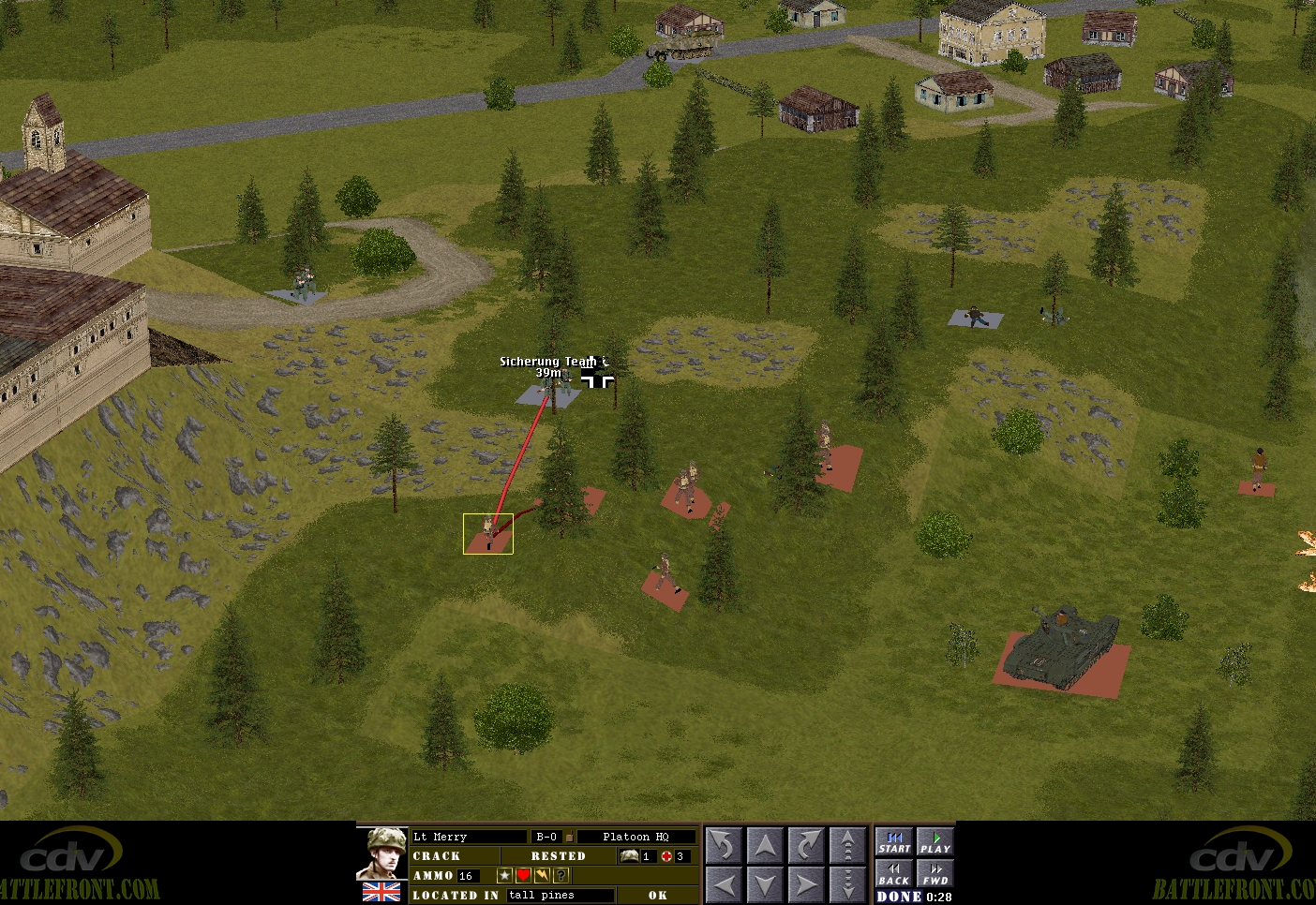Move camera forward with the up arrow
The image size is (1316, 905).
point(765,845)
